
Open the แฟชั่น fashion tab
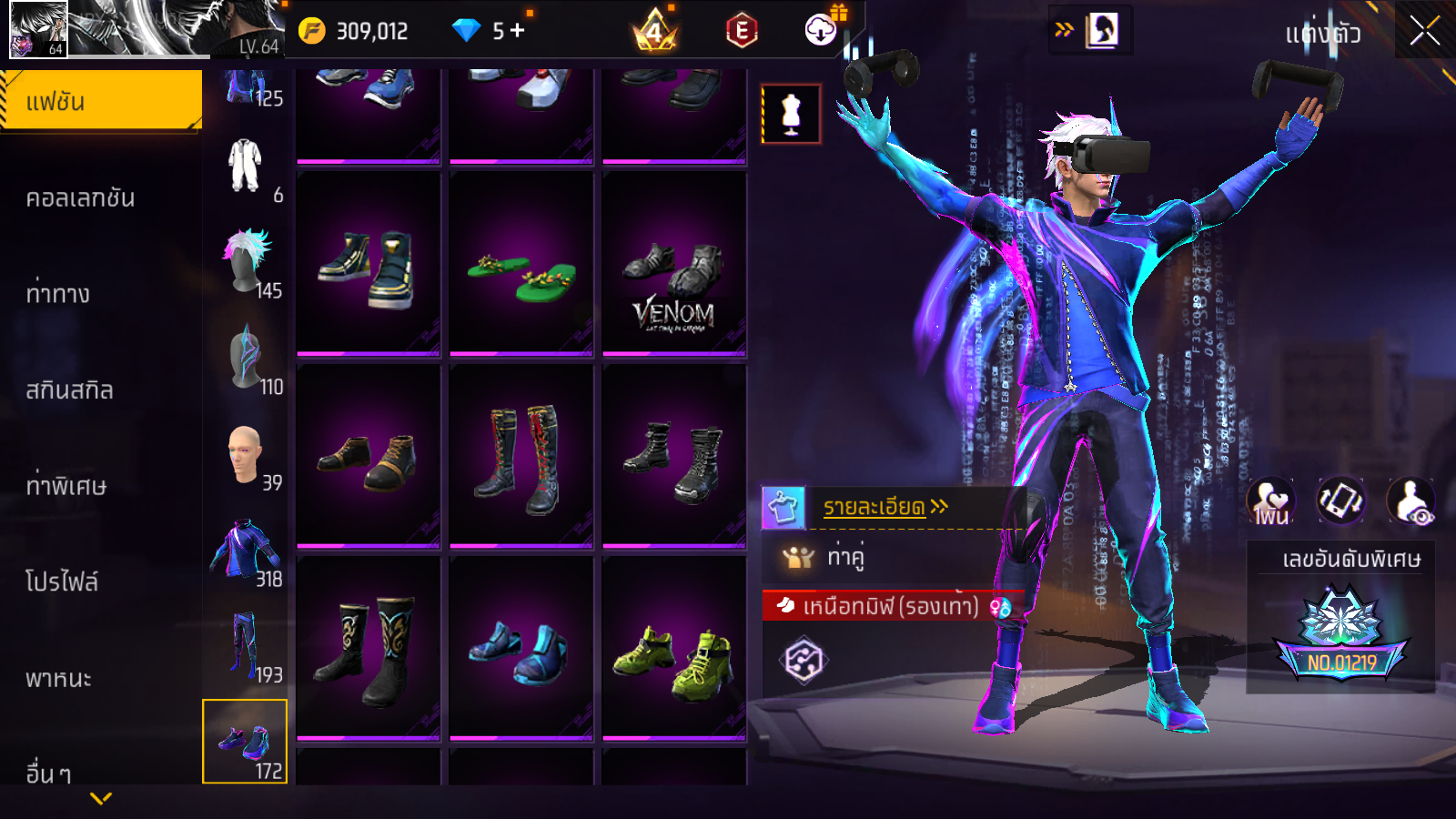[100, 102]
